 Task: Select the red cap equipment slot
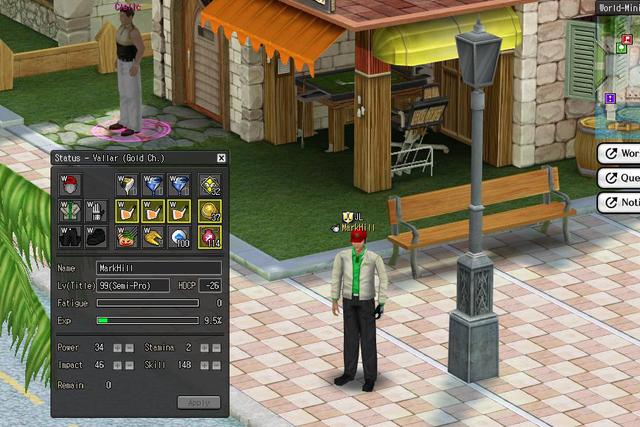(x=69, y=185)
